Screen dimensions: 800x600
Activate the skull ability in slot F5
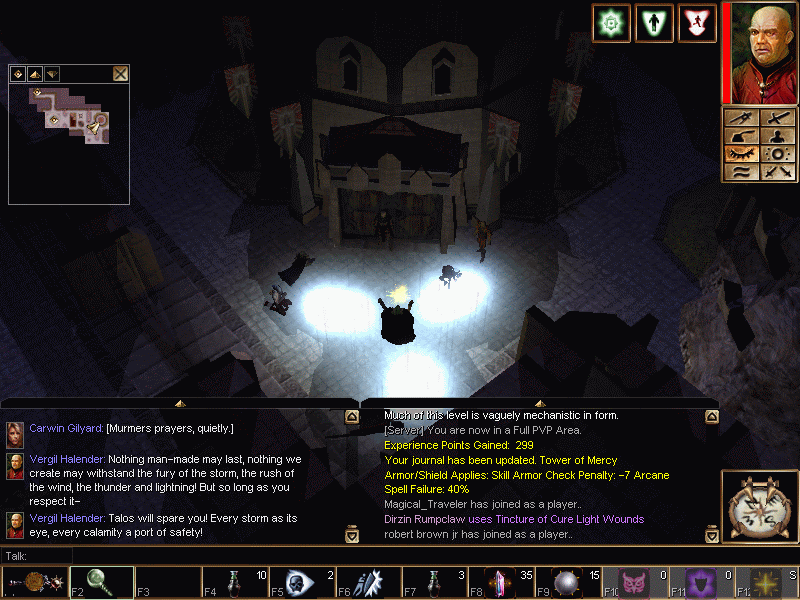[301, 581]
